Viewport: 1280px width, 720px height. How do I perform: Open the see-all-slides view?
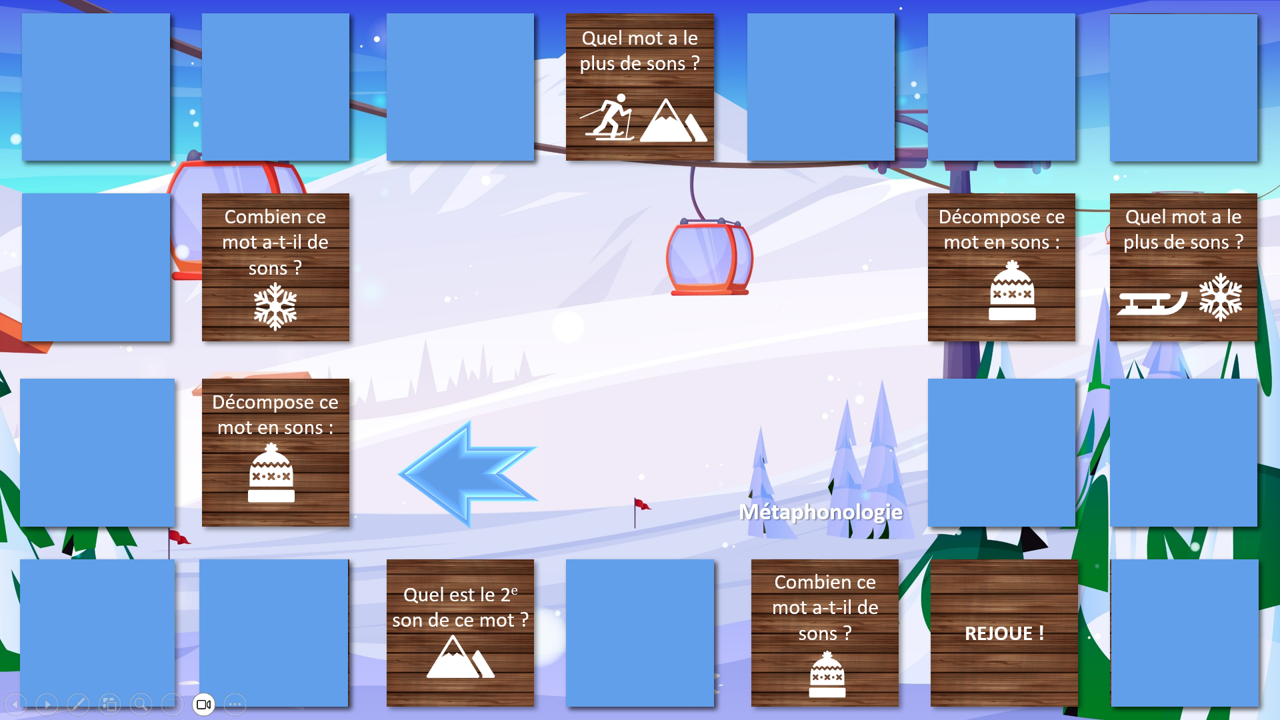(x=110, y=704)
